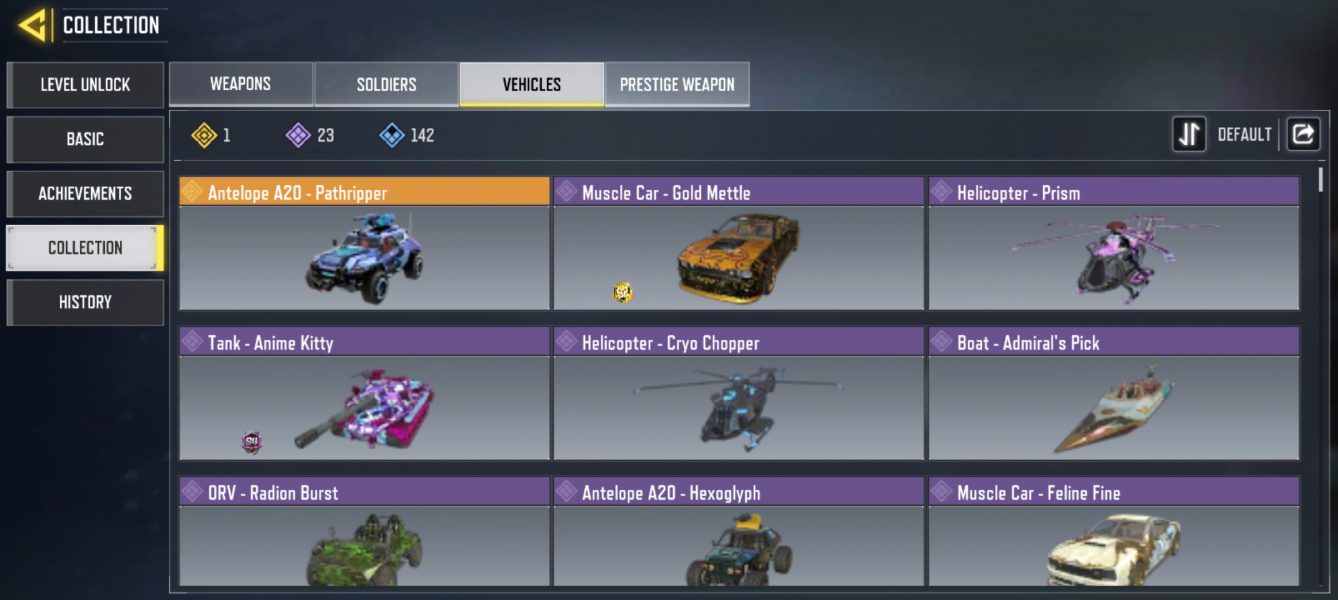The height and width of the screenshot is (600, 1338).
Task: Select the Basic menu entry
Action: [85, 139]
